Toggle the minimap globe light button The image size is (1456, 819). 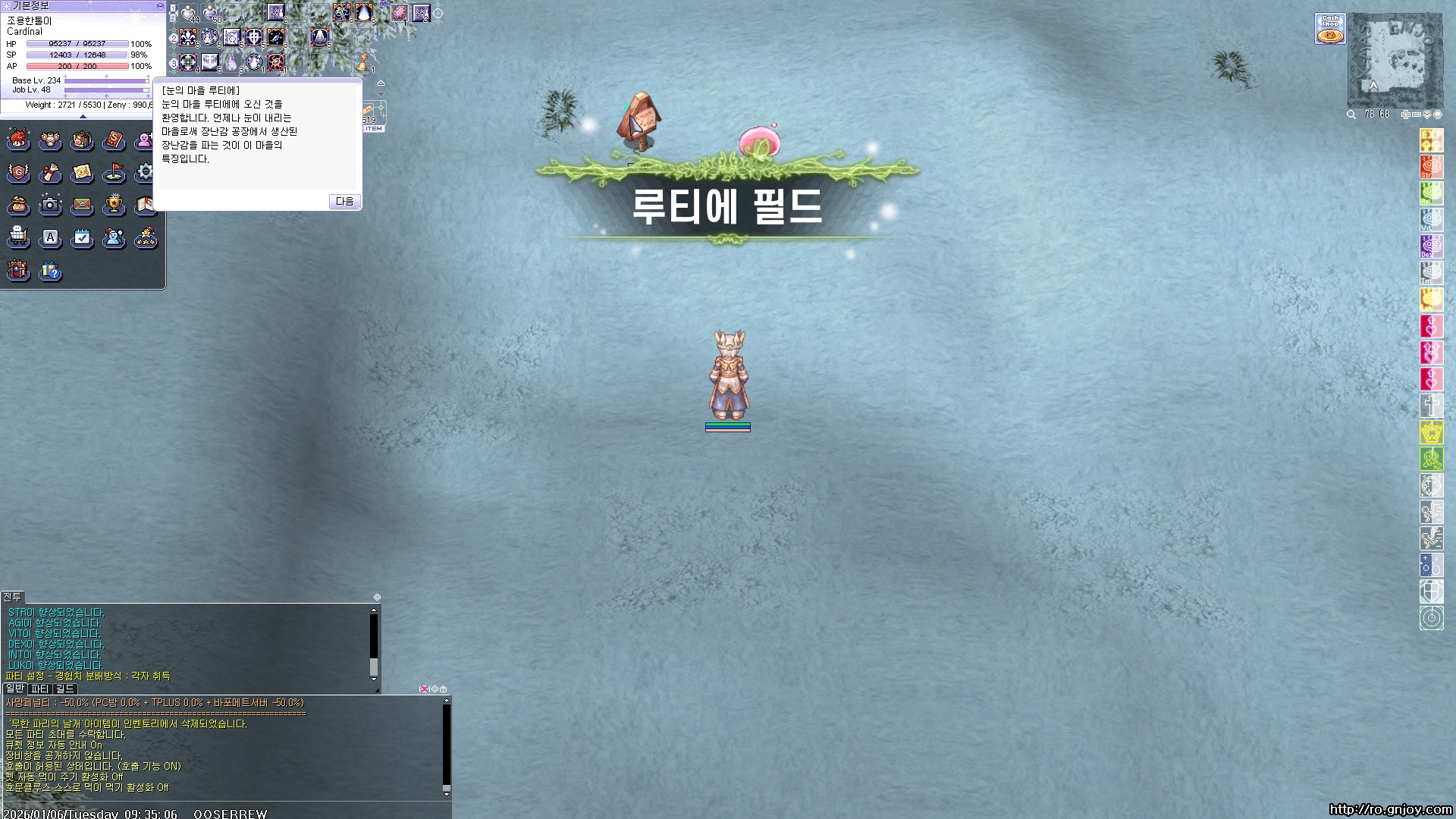(1439, 115)
